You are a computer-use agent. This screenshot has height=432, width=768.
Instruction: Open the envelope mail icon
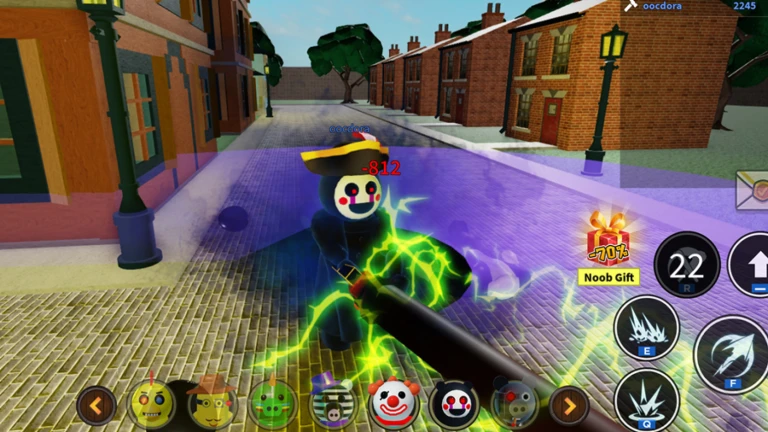tap(752, 190)
